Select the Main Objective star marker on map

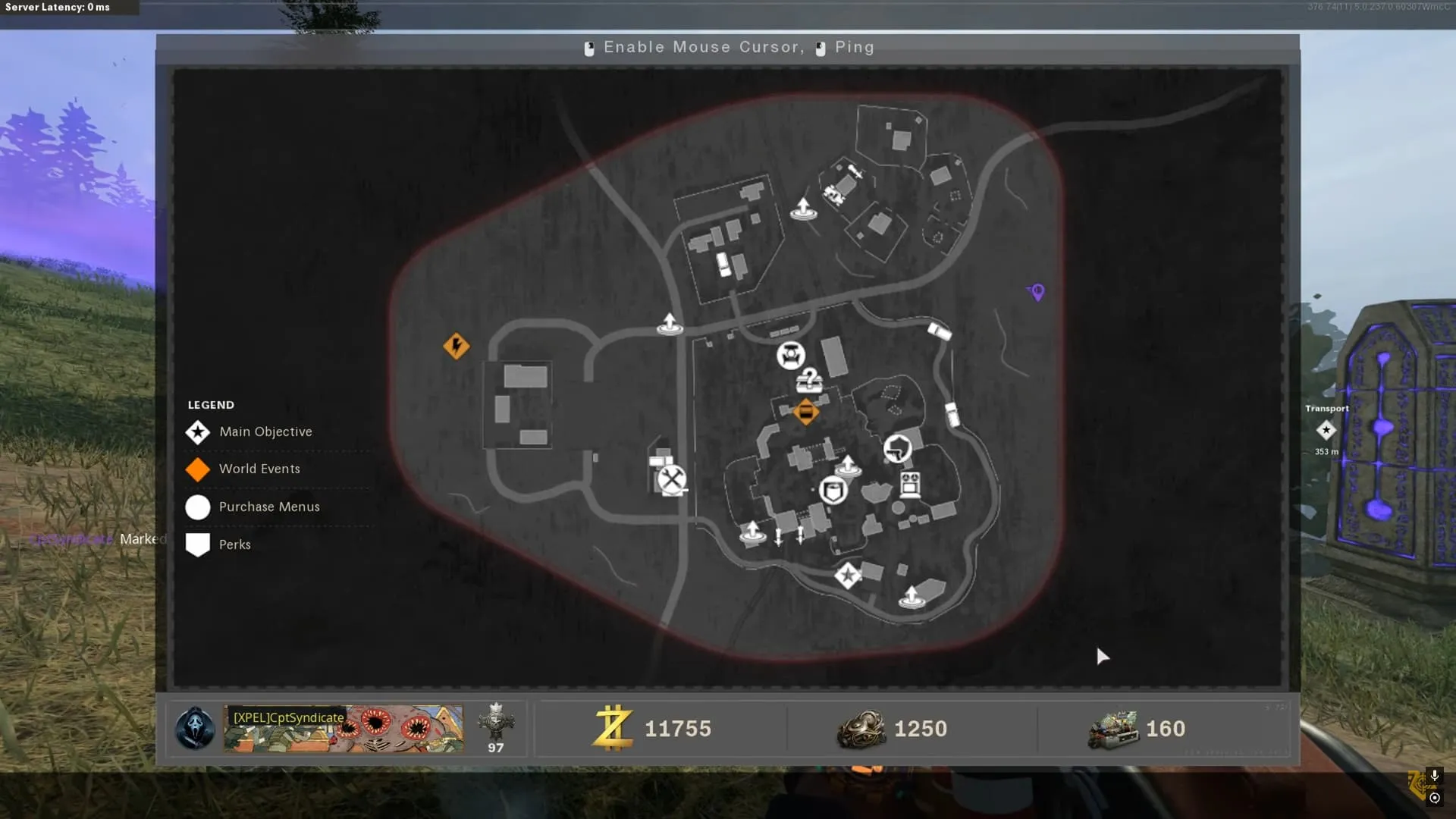847,576
